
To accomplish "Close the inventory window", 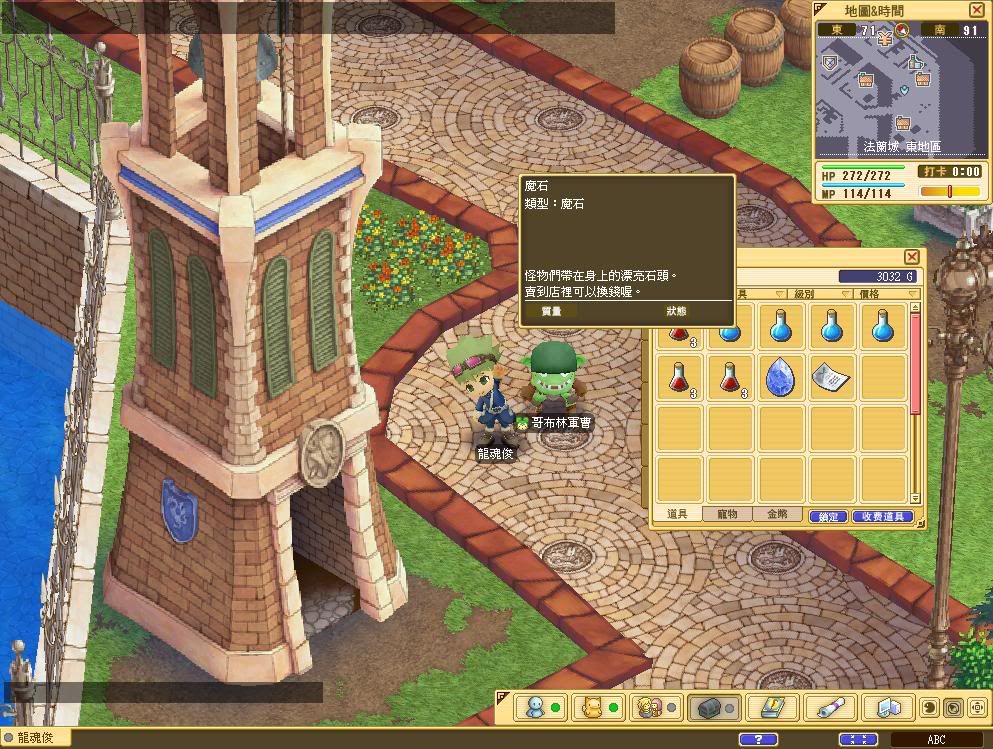I will click(911, 257).
